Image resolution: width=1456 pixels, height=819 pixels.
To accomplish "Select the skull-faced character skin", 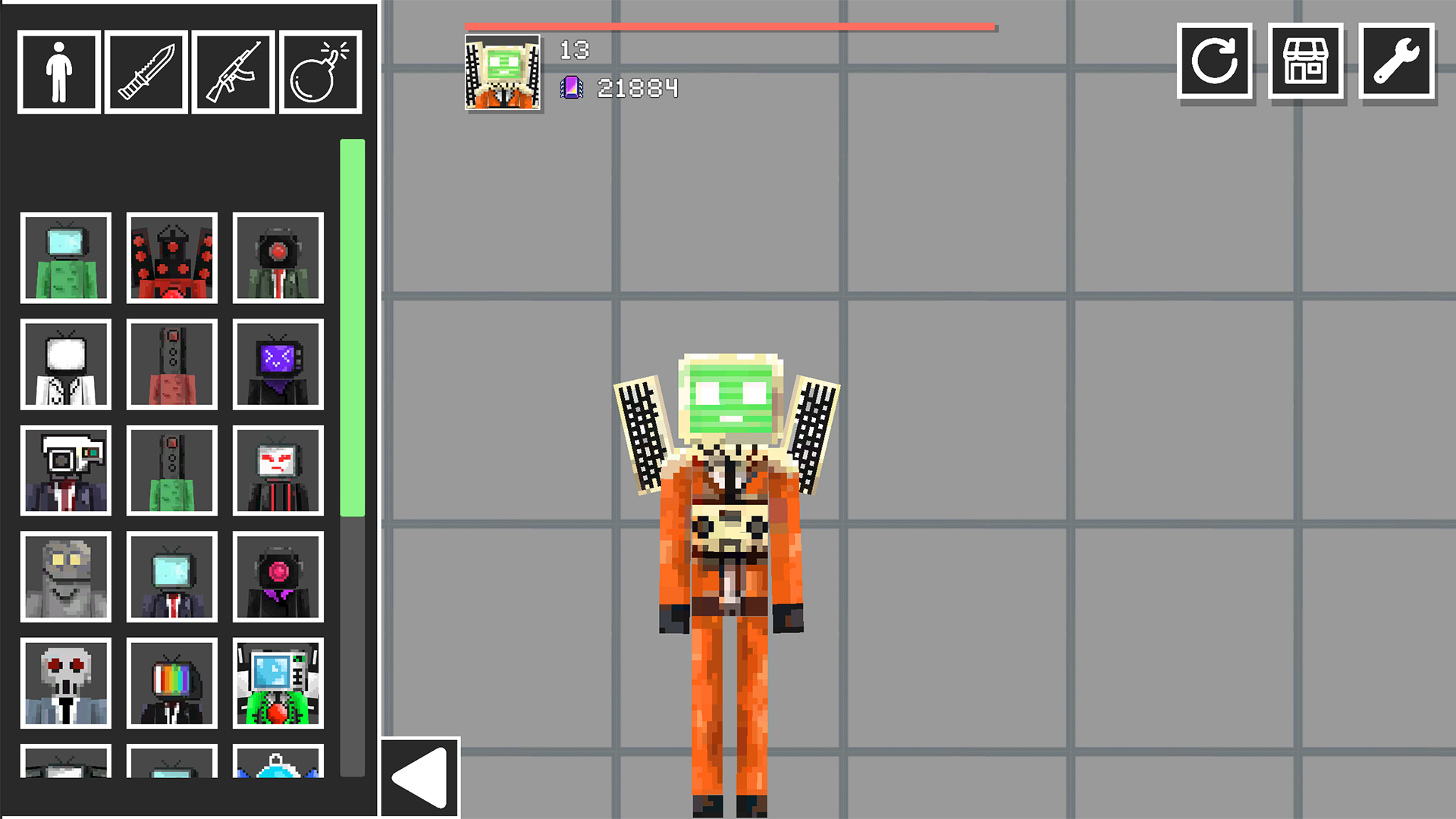I will tap(66, 683).
